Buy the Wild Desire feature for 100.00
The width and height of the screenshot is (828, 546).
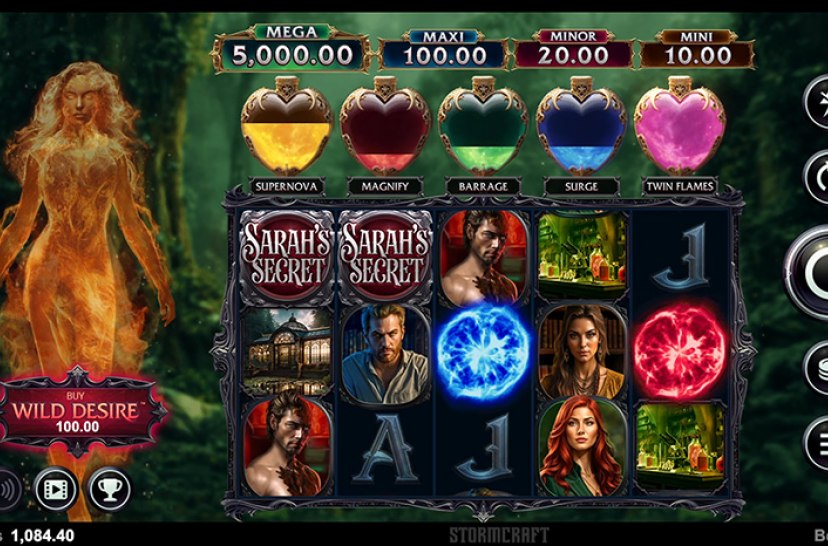(x=85, y=410)
